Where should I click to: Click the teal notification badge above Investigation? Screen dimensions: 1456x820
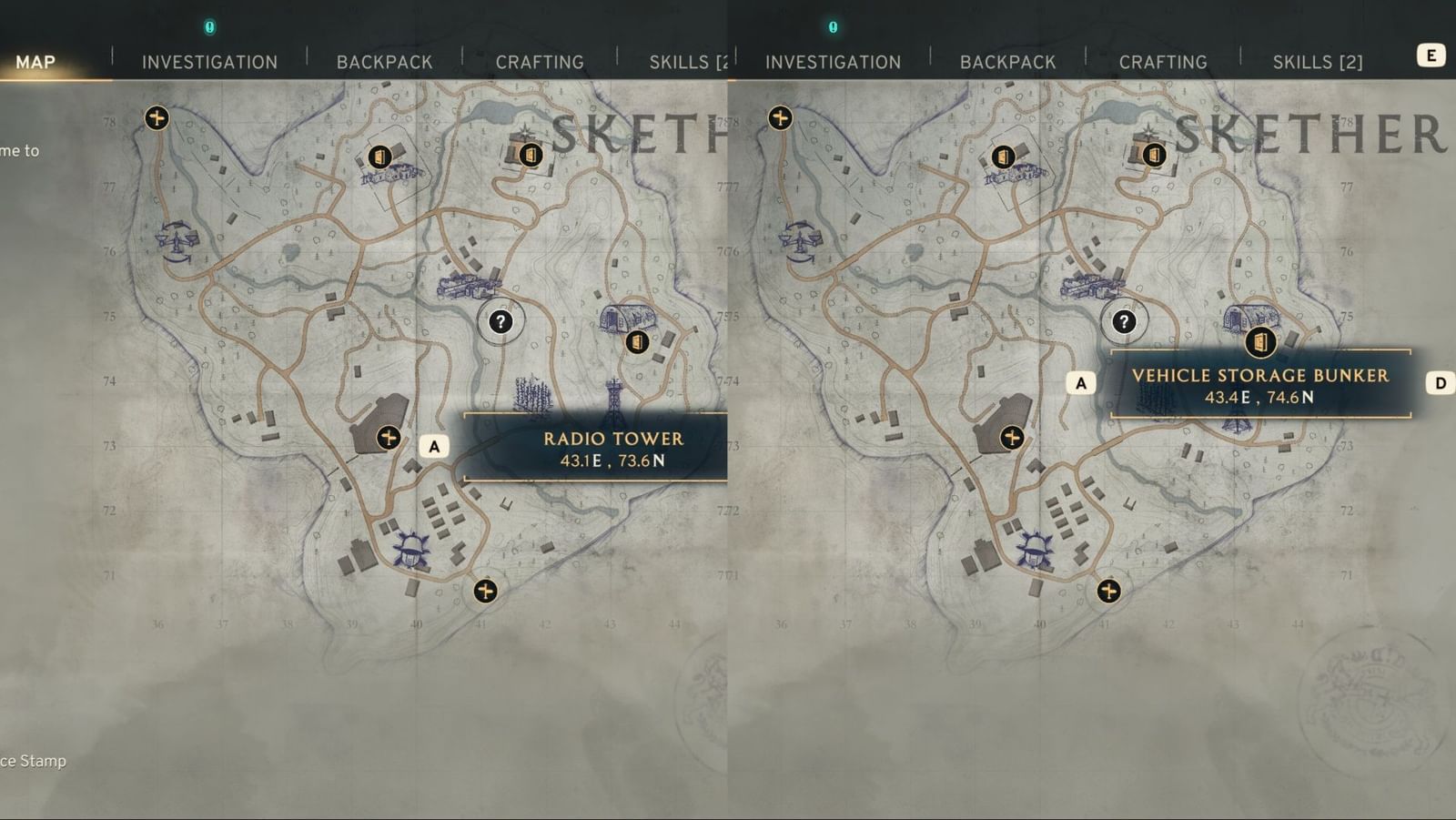(x=210, y=27)
